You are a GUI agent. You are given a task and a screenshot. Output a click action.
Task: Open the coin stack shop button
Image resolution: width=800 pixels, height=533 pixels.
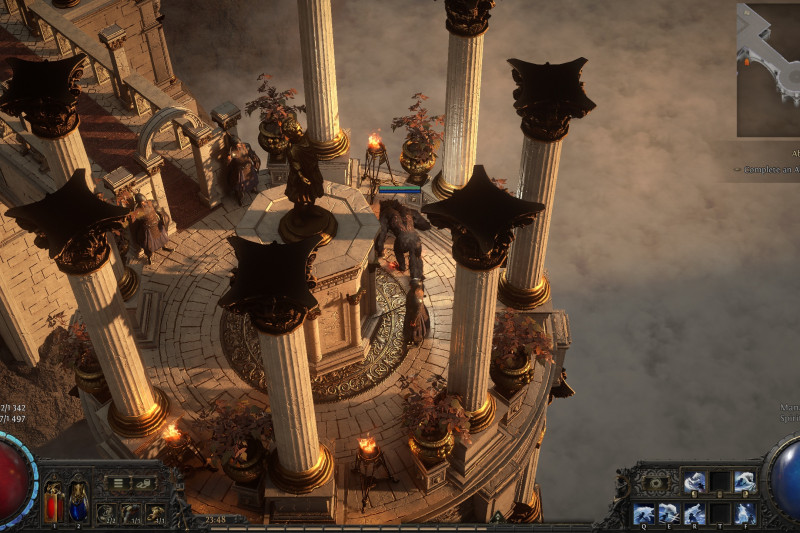coord(143,483)
